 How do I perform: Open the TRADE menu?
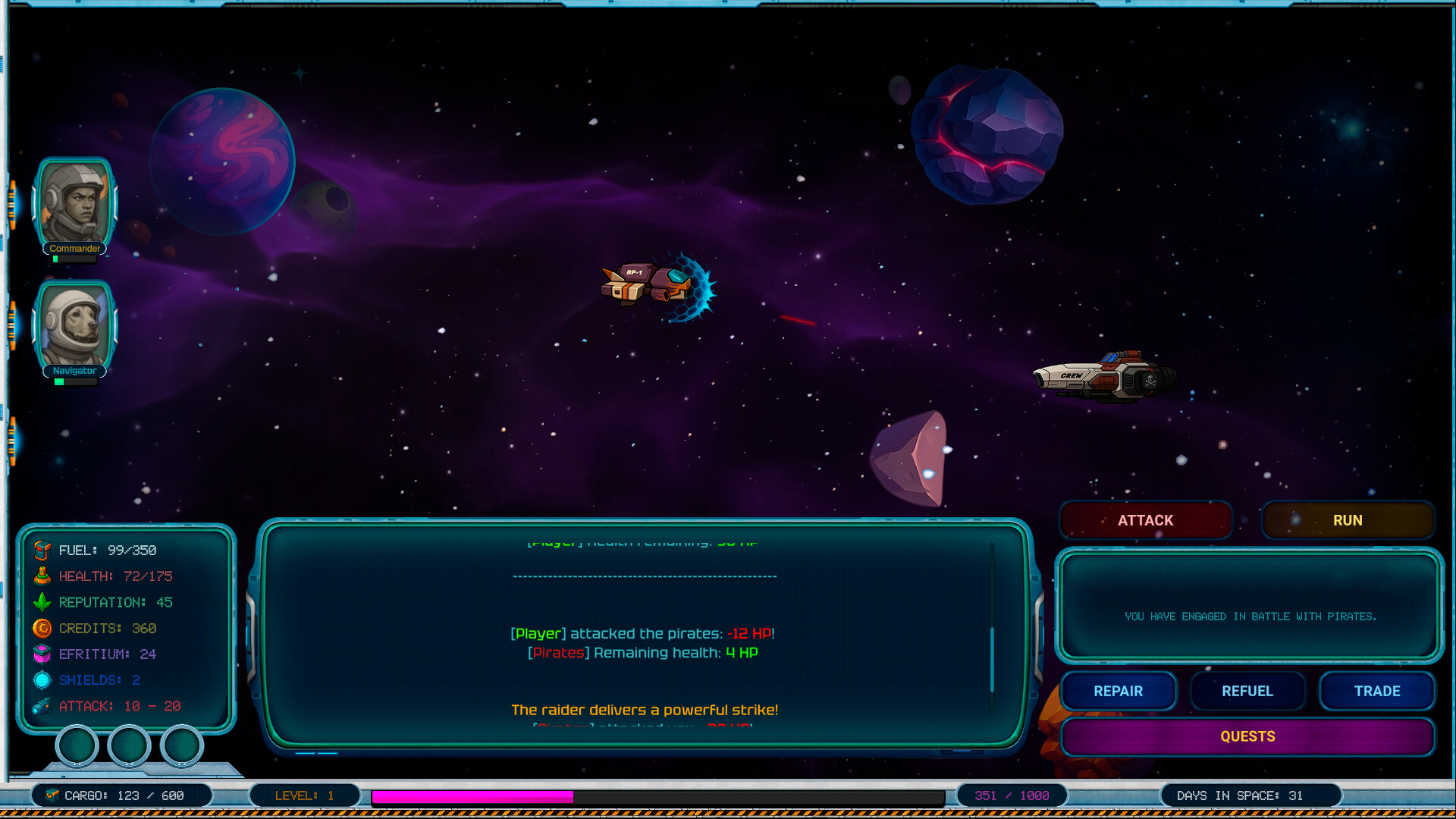(1377, 691)
